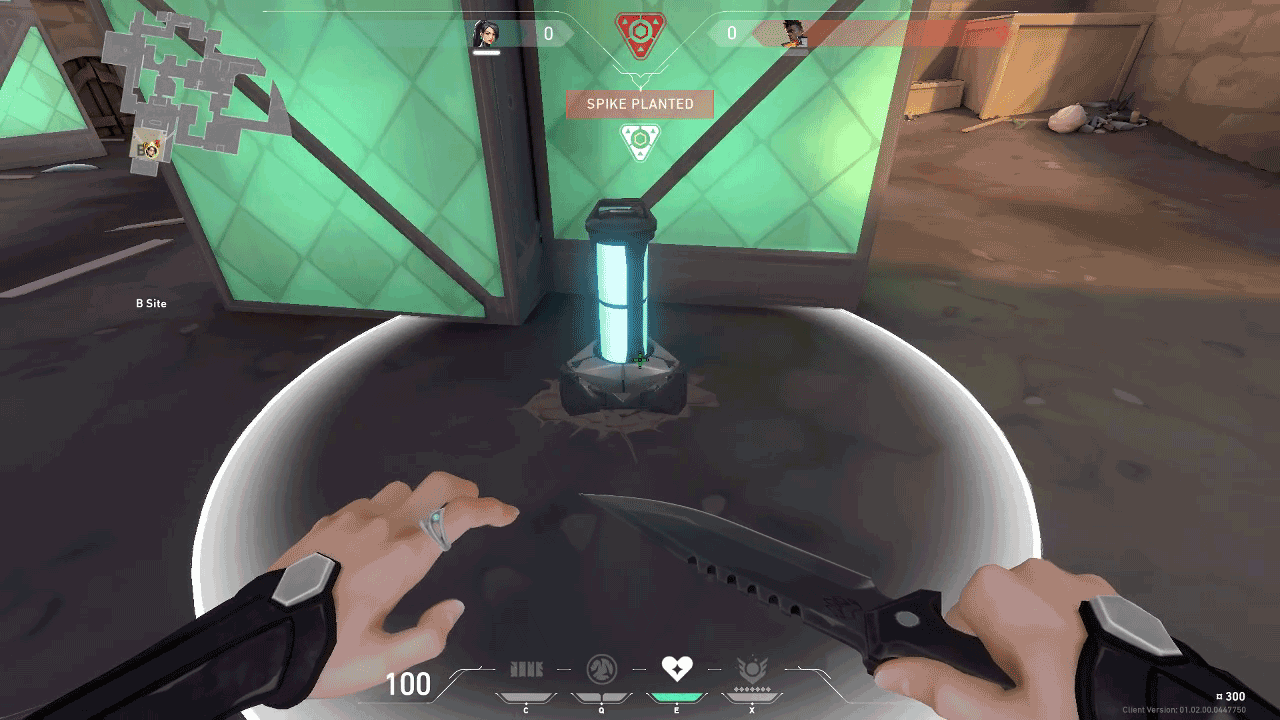Click the SPIKE PLANTED banner
This screenshot has width=1280, height=720.
click(640, 104)
